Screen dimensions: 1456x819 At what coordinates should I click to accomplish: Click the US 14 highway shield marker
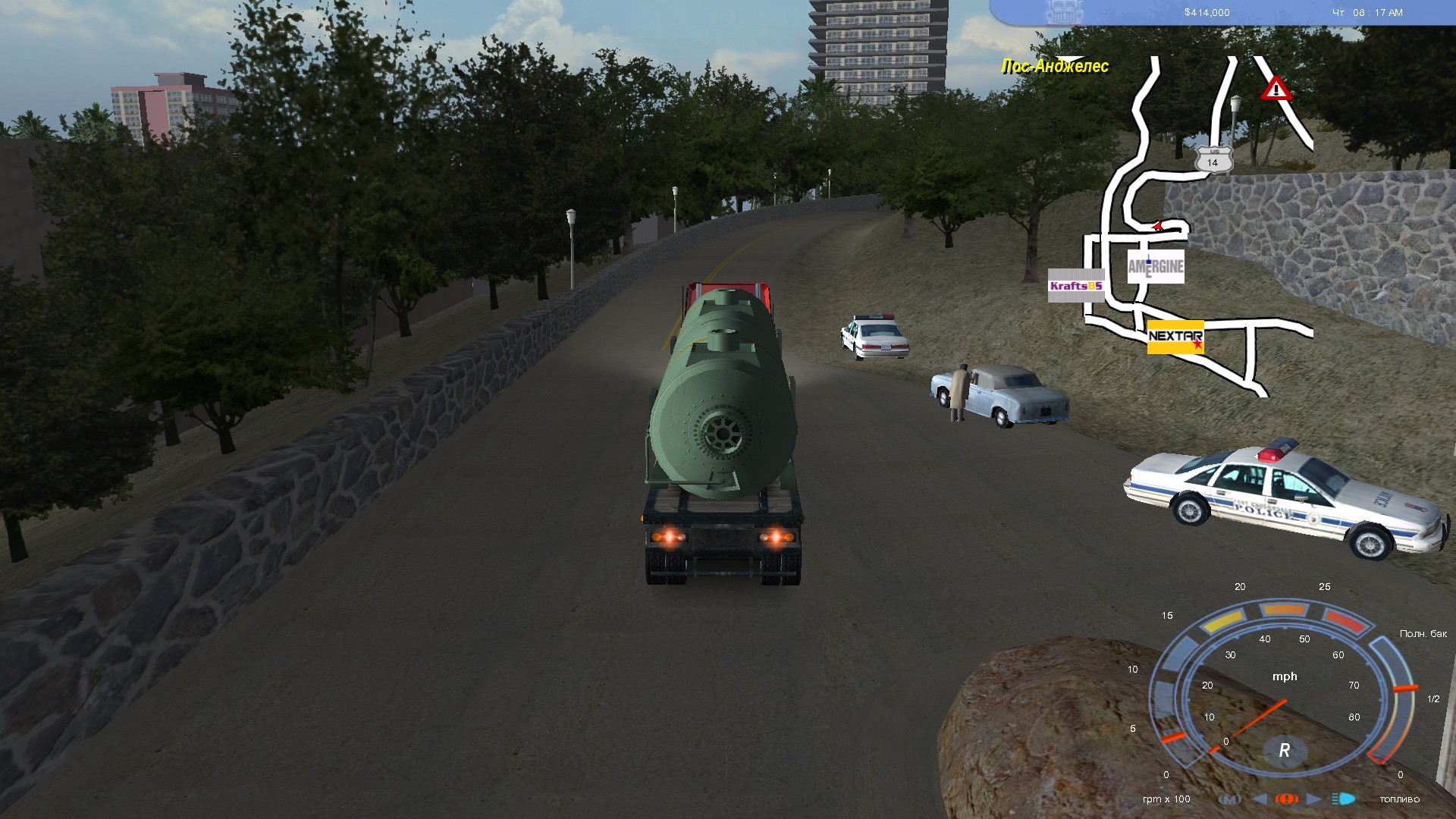[1213, 162]
